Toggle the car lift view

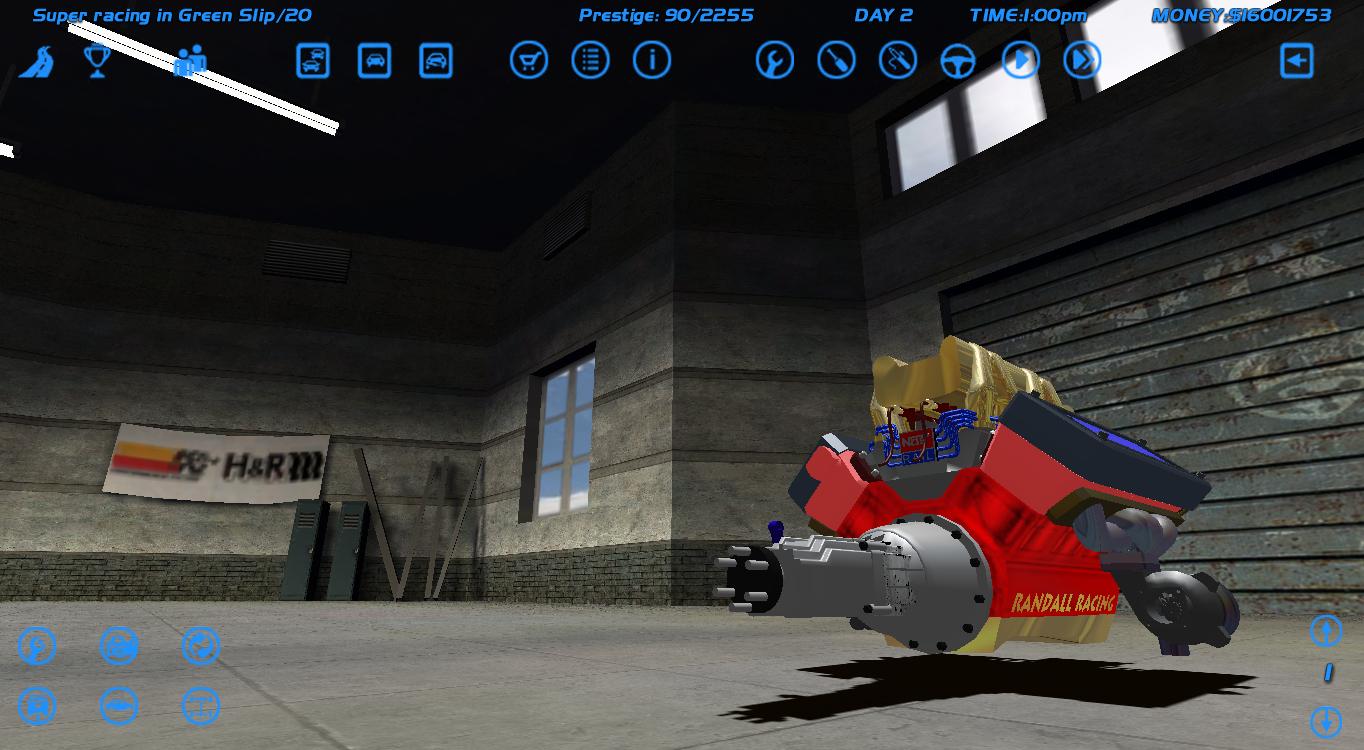[x=119, y=705]
